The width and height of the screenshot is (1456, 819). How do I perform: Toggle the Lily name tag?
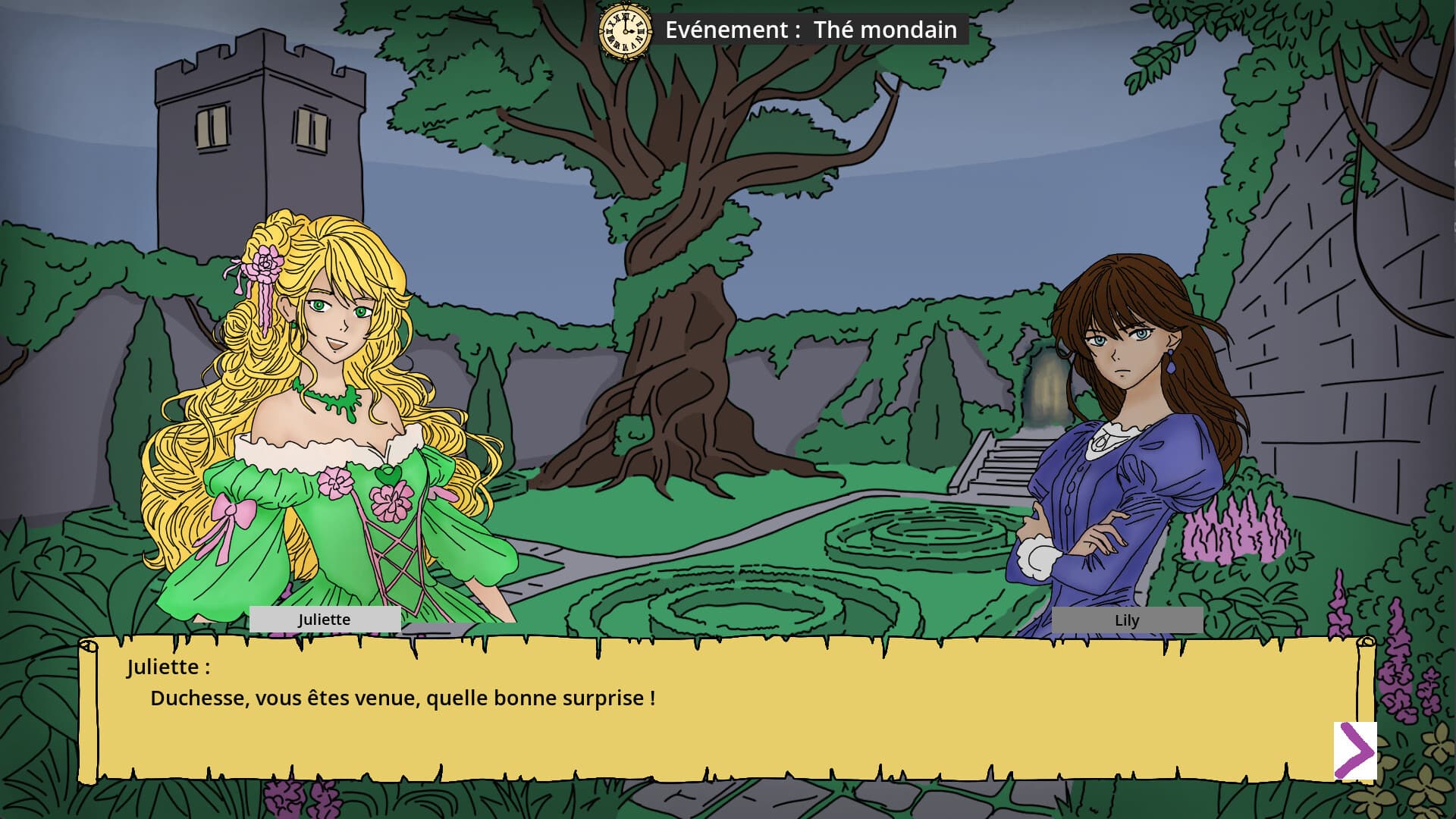[1128, 620]
